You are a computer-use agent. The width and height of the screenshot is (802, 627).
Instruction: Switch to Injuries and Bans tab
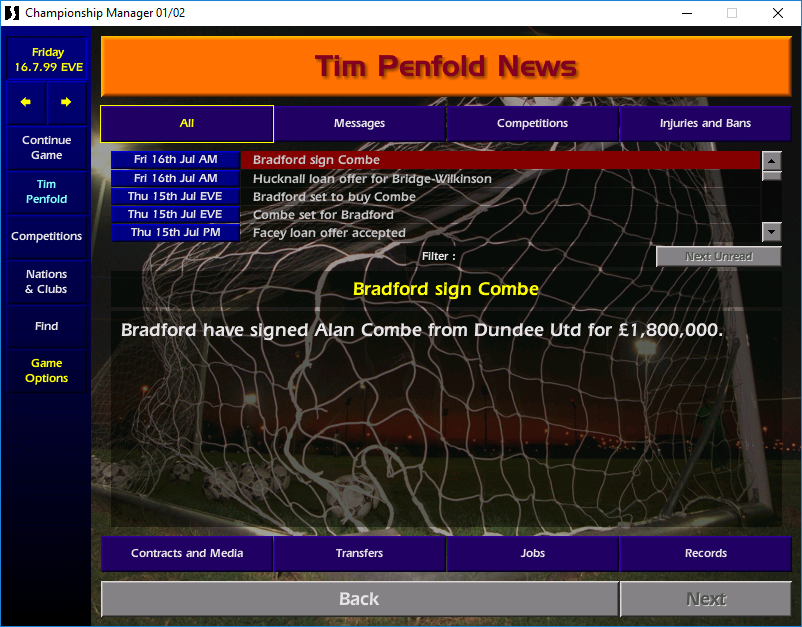[x=705, y=124]
